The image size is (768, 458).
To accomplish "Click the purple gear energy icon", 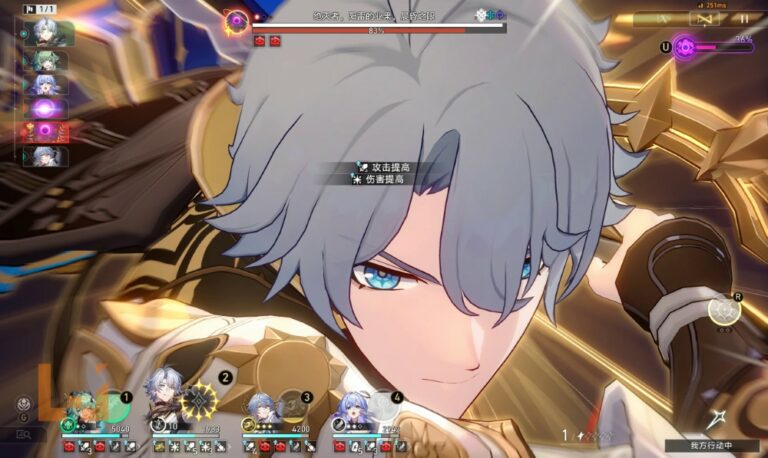I will point(686,46).
